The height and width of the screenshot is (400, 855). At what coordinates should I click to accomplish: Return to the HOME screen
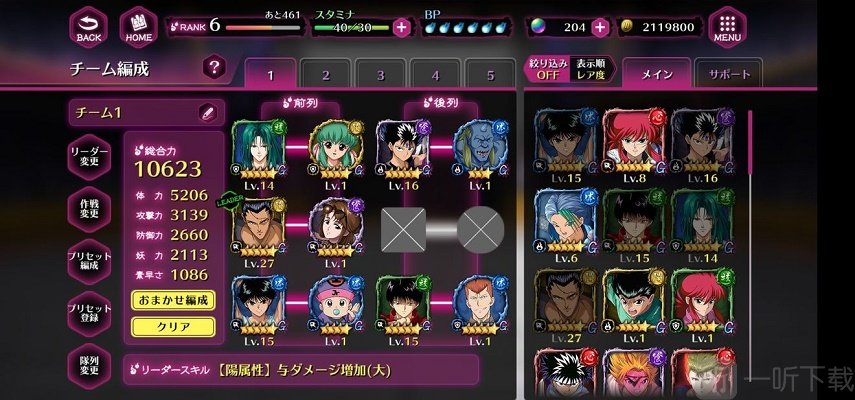click(x=138, y=27)
